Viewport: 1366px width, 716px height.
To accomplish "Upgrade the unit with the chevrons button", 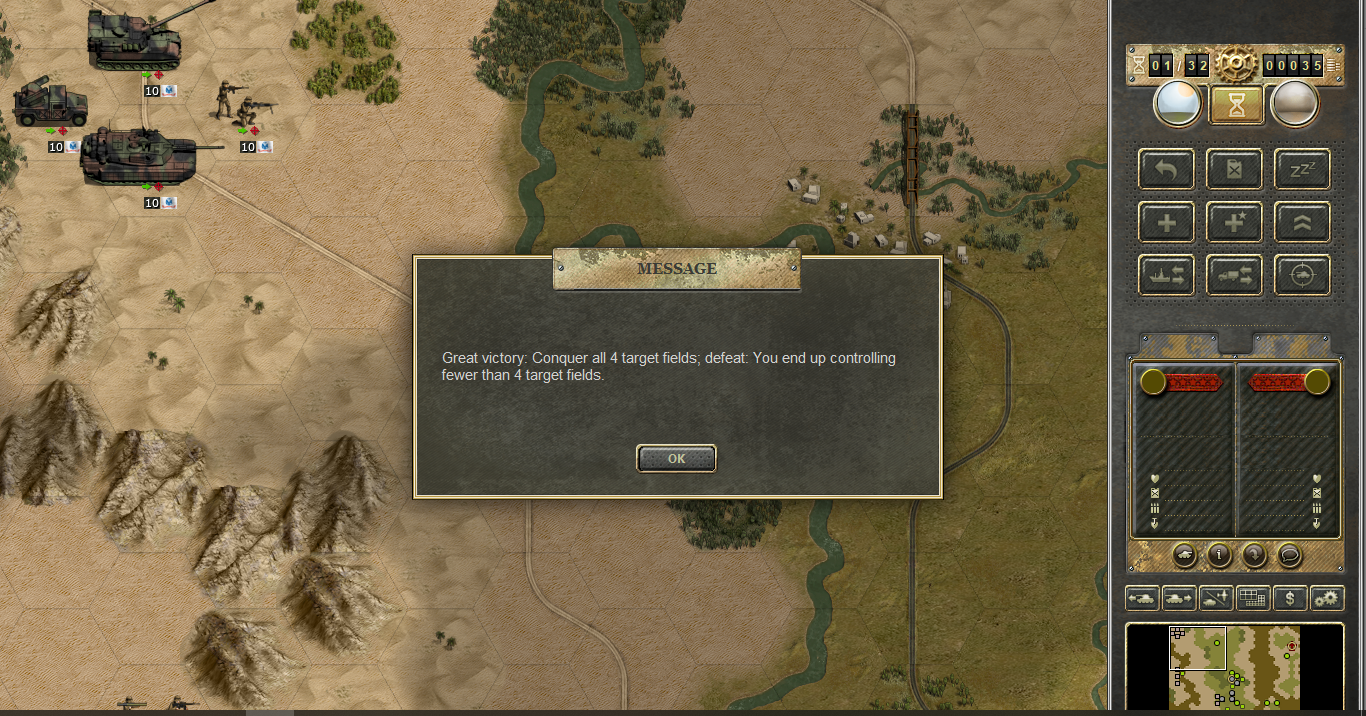I will (x=1302, y=222).
